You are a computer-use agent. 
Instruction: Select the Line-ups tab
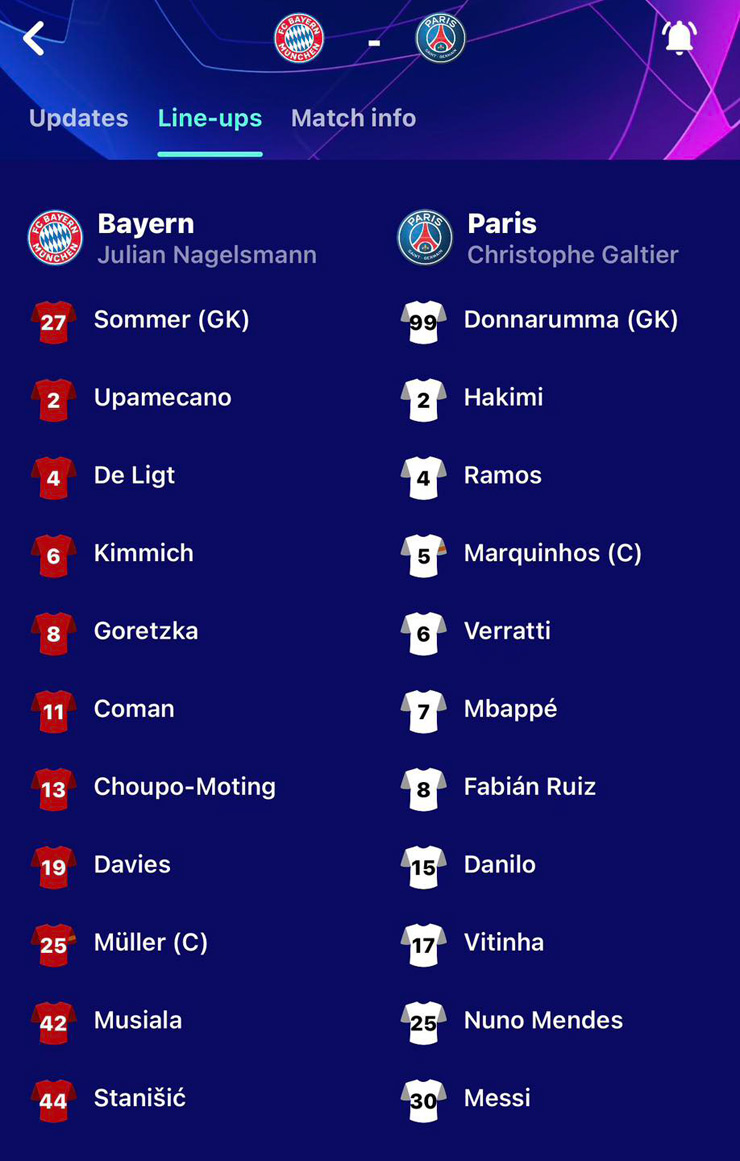210,118
